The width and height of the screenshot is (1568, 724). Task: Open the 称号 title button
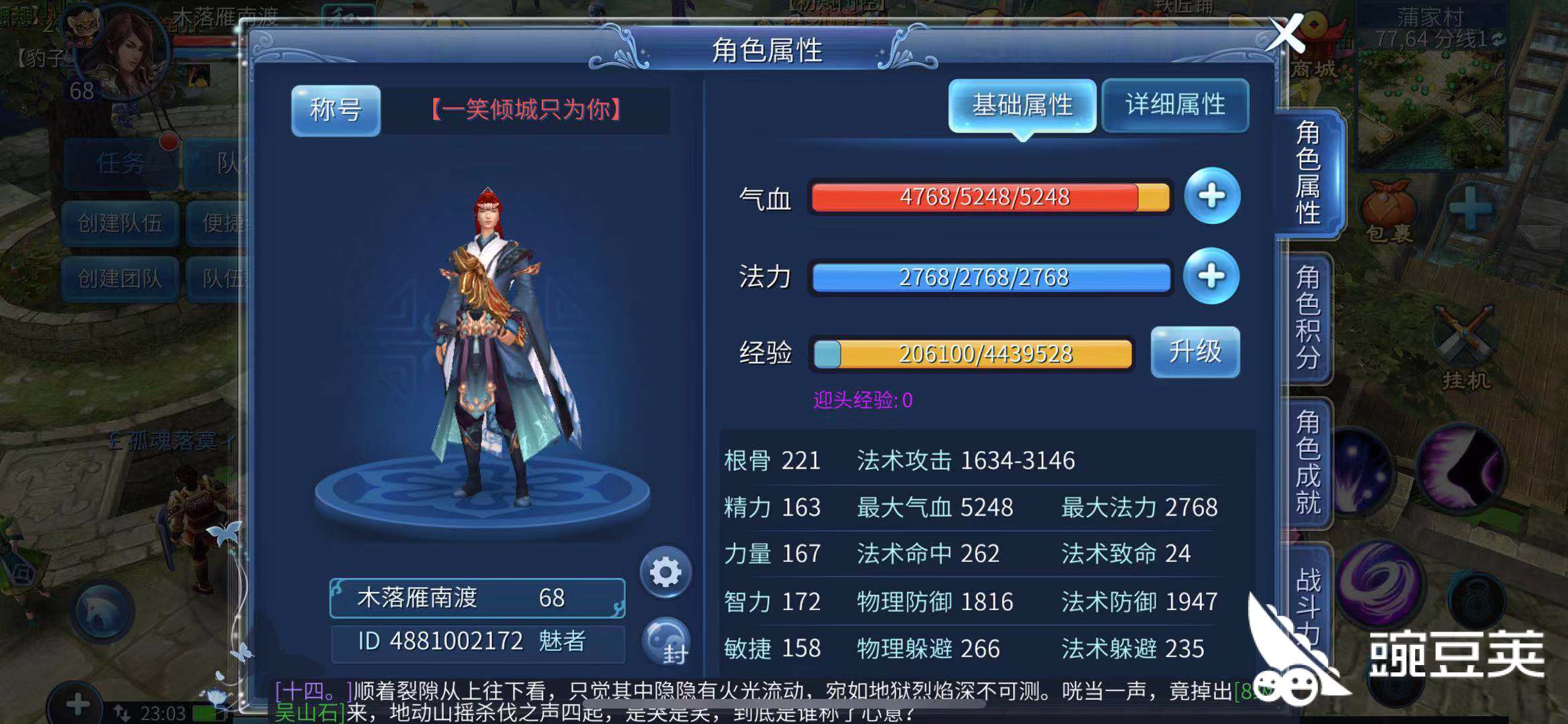(335, 109)
